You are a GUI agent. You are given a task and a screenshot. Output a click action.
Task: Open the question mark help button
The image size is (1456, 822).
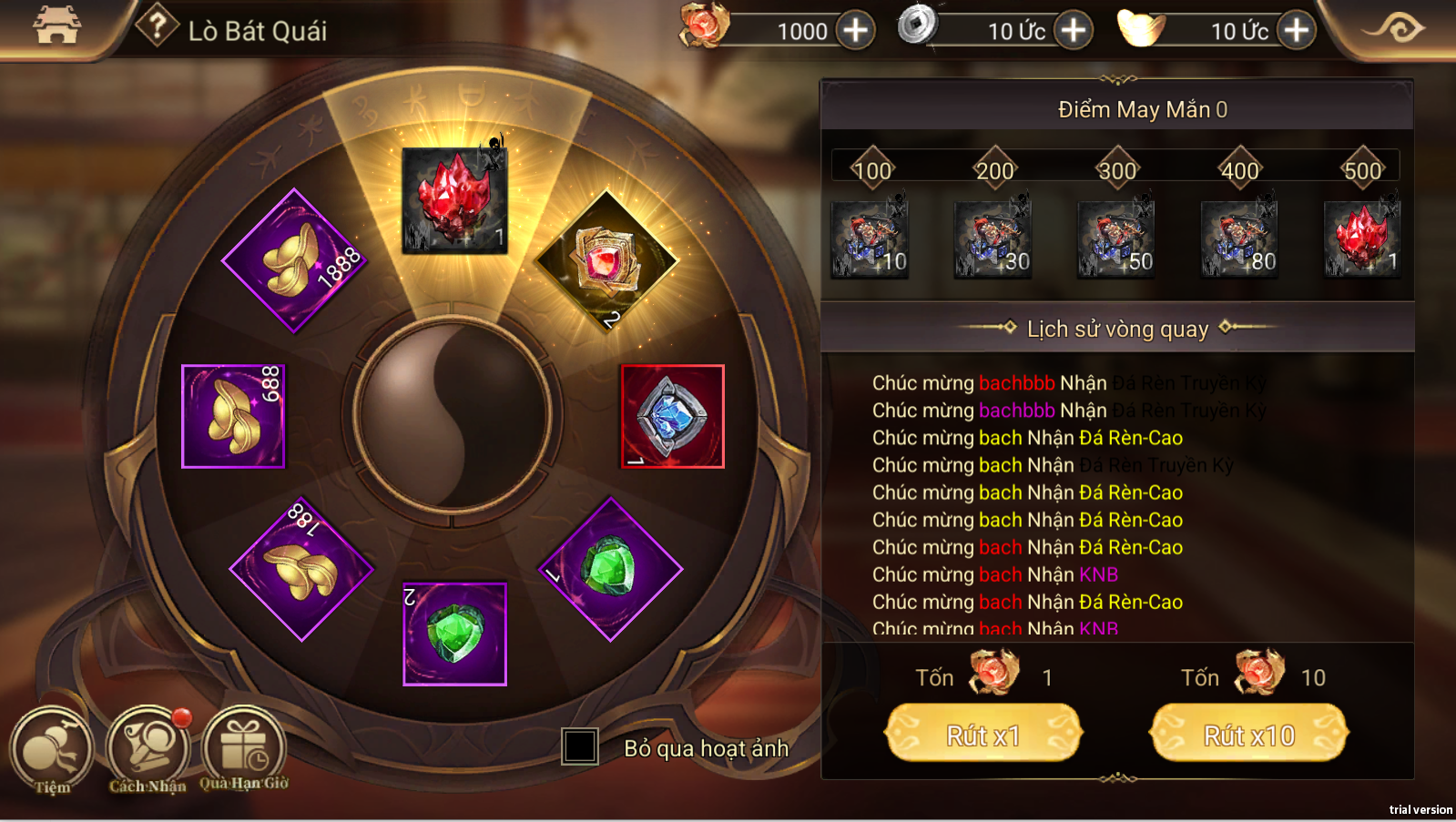click(157, 25)
